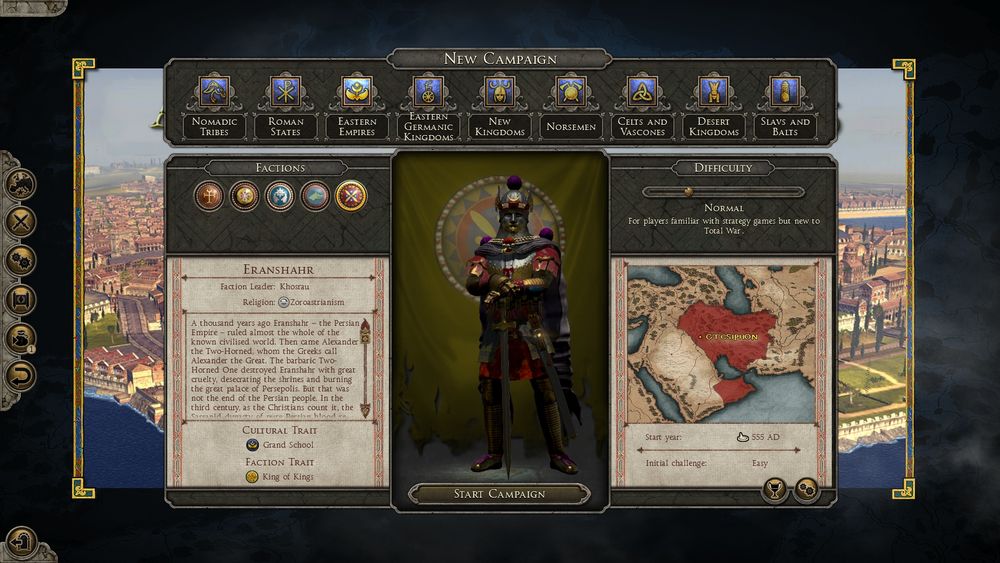The image size is (1000, 563).
Task: Click the goblet icon below the map
Action: (x=773, y=489)
